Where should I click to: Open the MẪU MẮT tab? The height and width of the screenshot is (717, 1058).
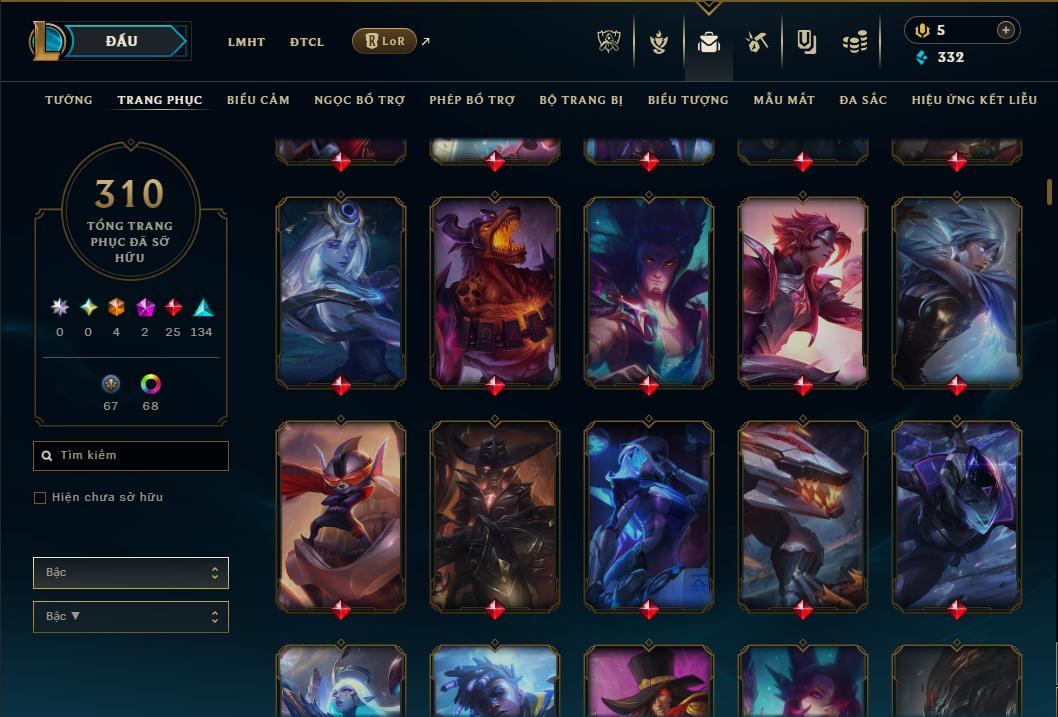(x=784, y=100)
